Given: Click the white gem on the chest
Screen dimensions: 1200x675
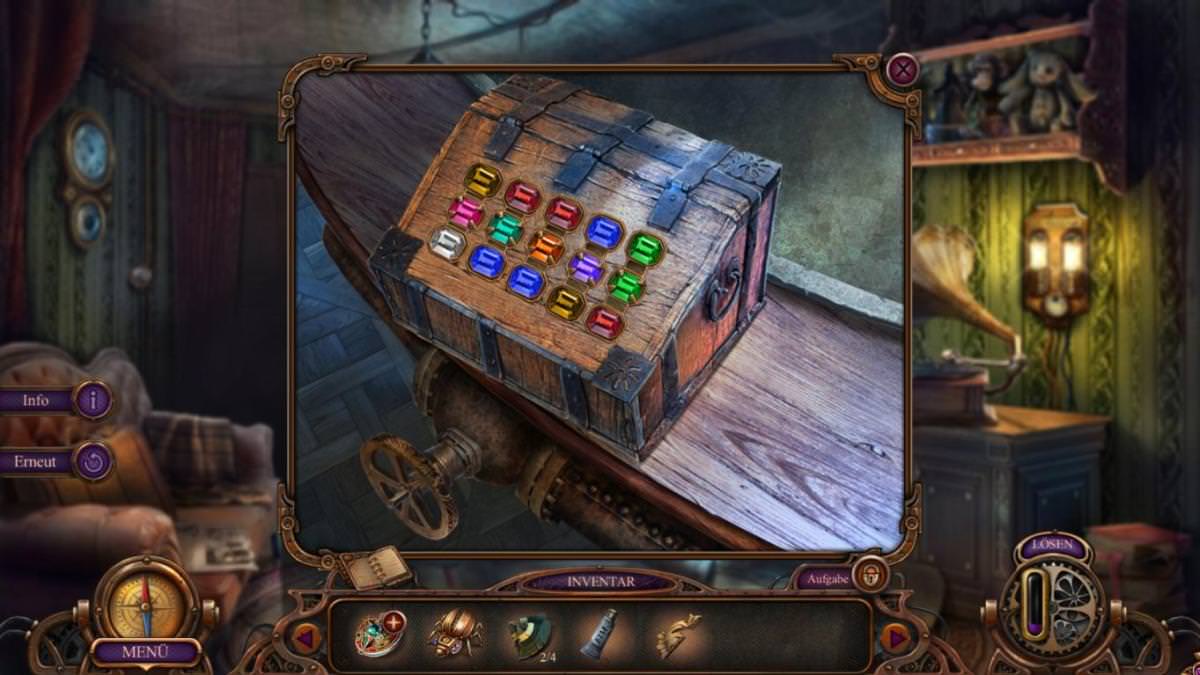Looking at the screenshot, I should (x=446, y=243).
